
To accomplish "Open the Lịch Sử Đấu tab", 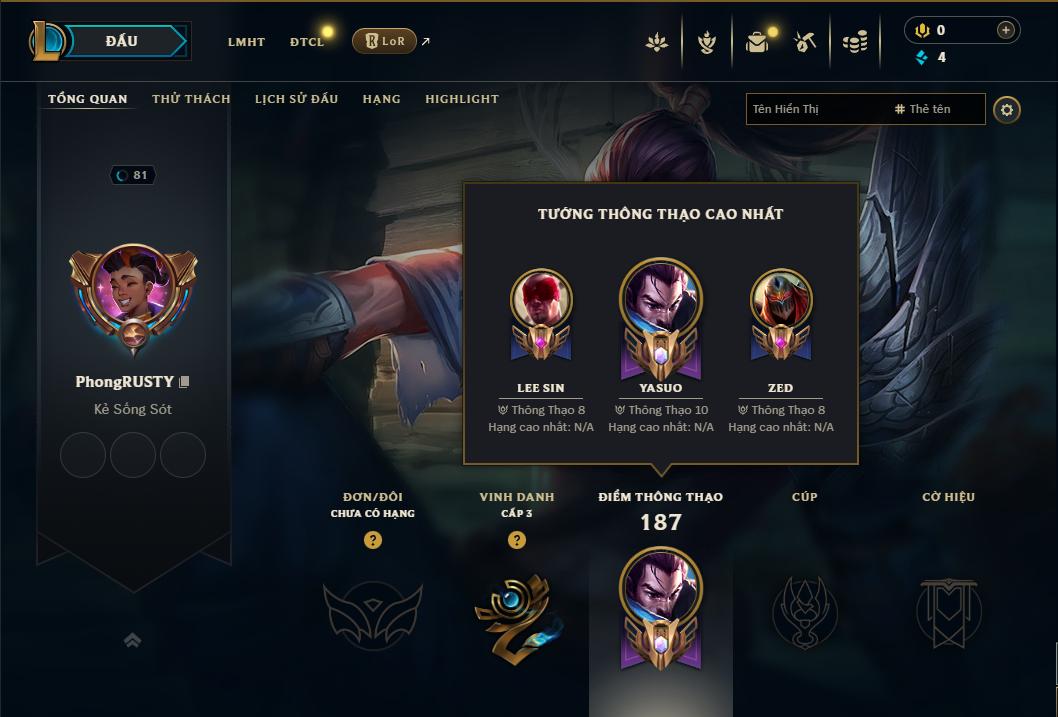I will point(296,99).
